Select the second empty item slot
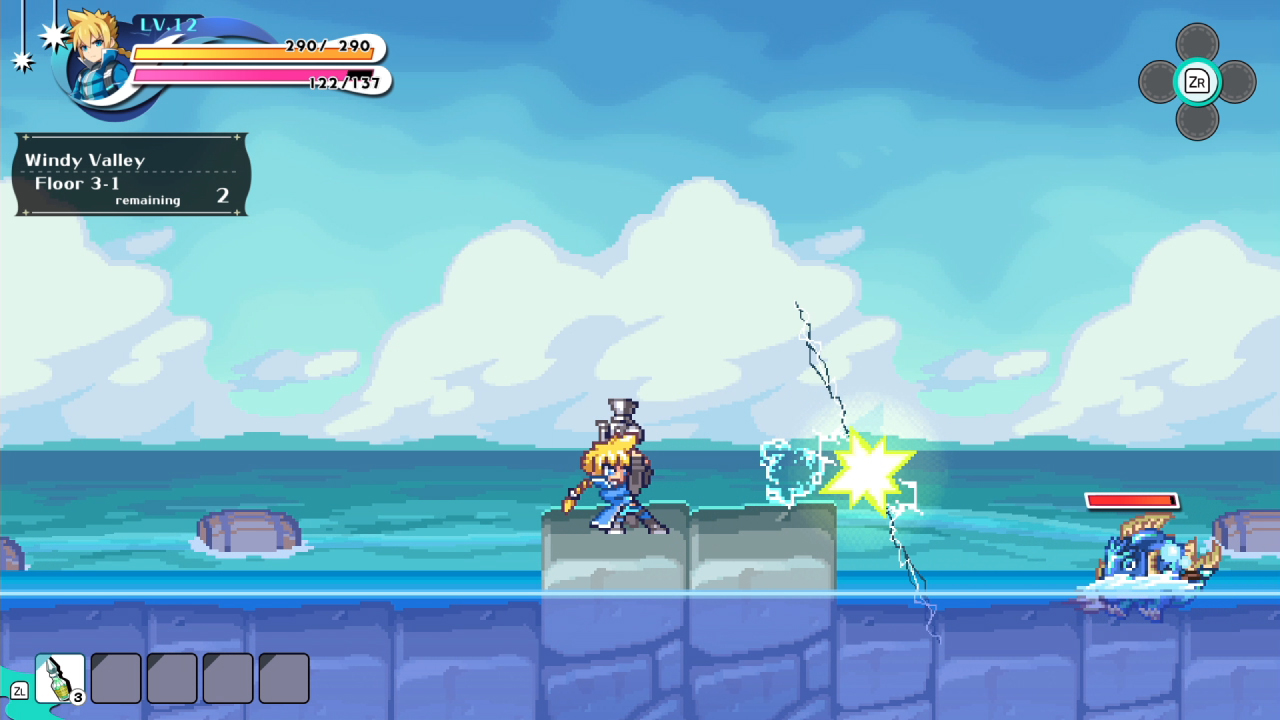The image size is (1280, 720). [x=115, y=677]
